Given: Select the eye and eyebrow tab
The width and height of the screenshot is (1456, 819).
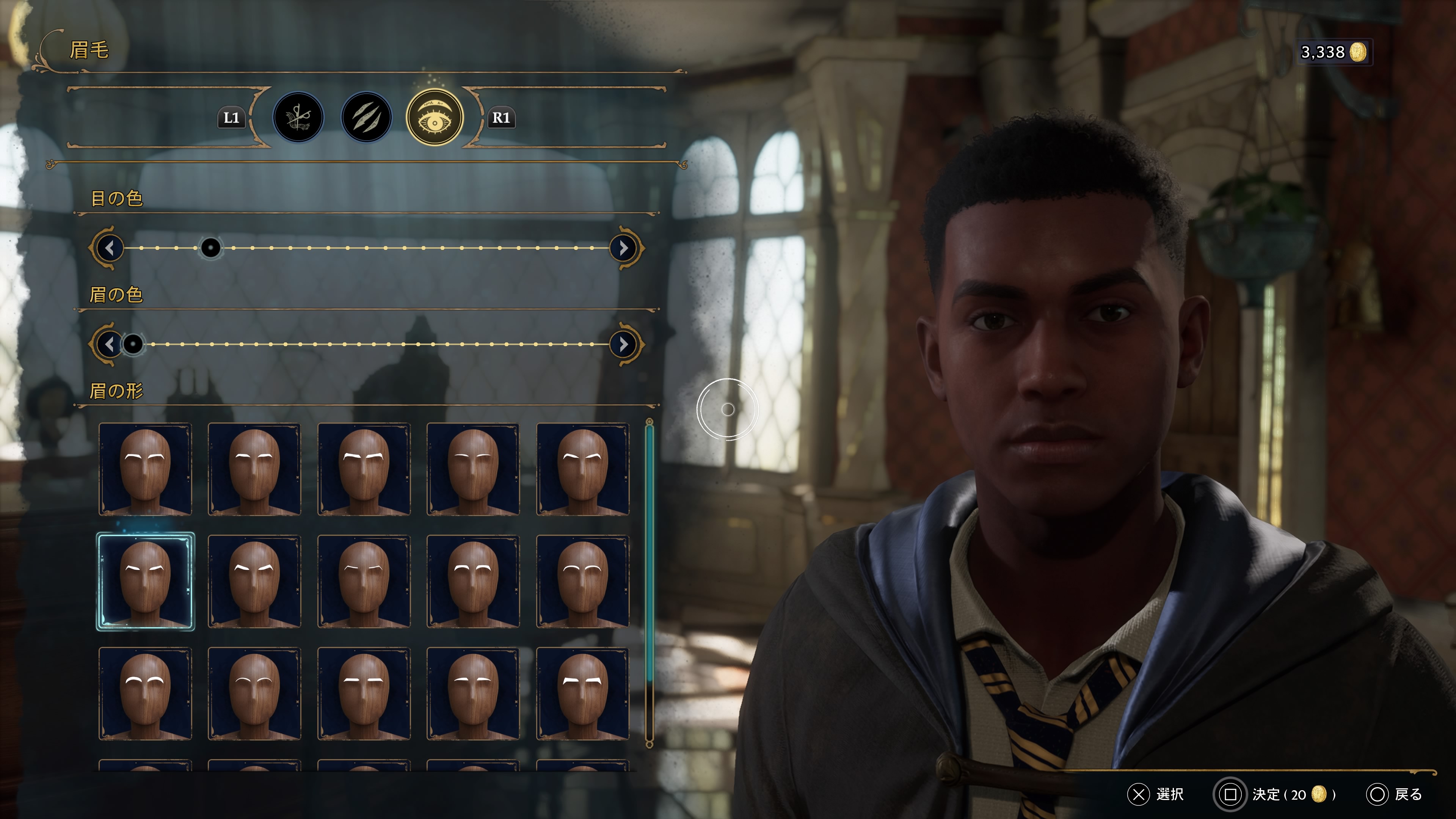Looking at the screenshot, I should pos(435,118).
